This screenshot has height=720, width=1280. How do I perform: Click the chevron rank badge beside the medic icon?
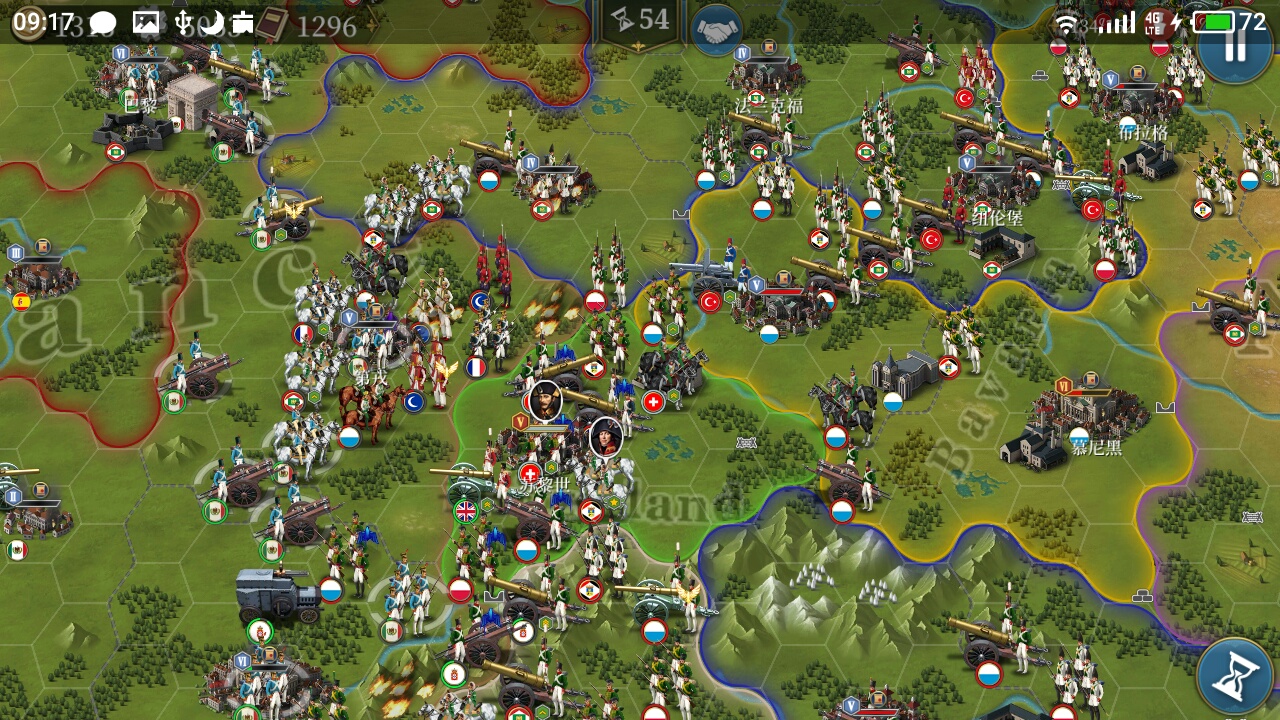point(550,466)
